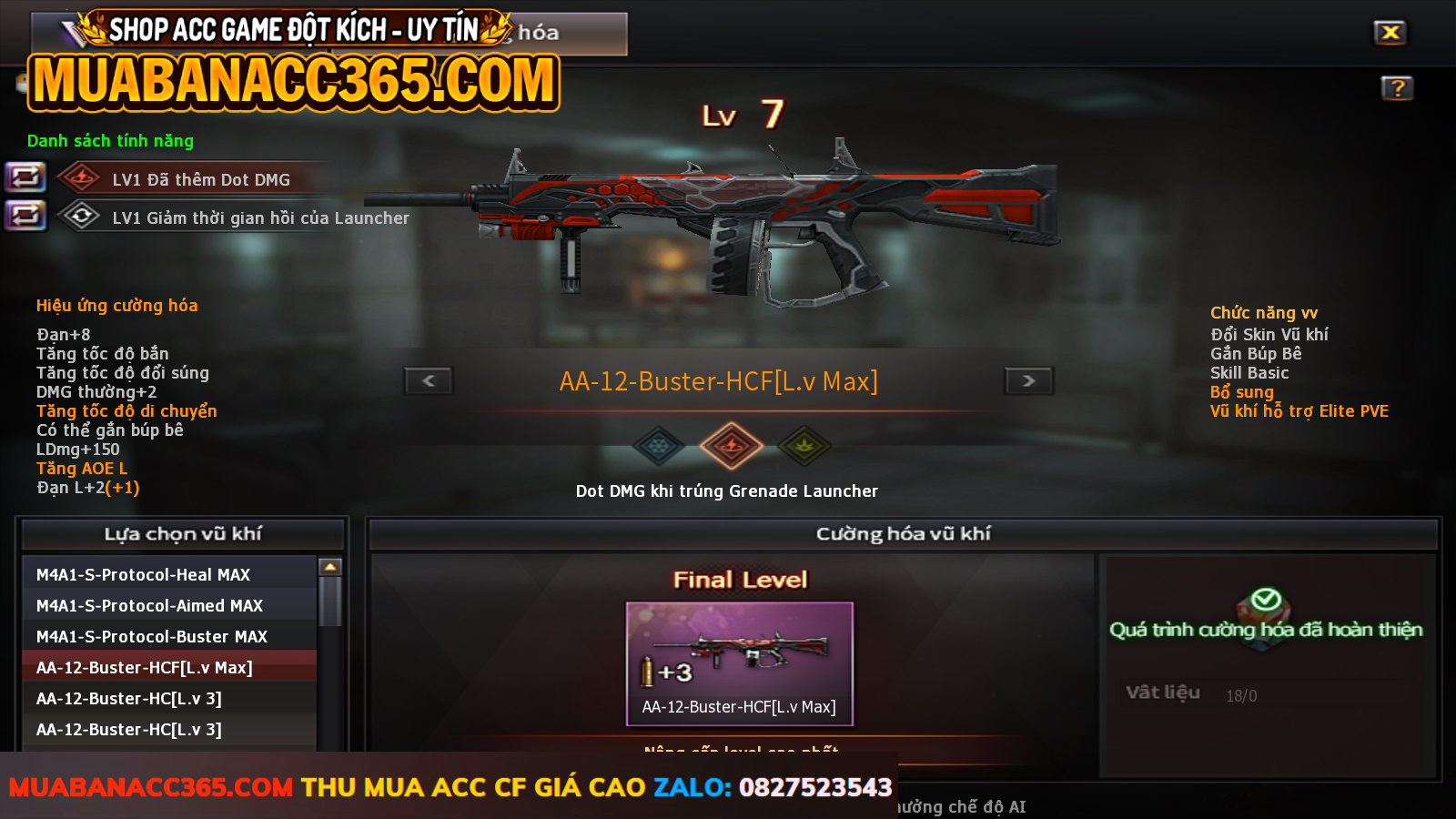
Task: Select the green diamond skill icon
Action: coord(804,446)
